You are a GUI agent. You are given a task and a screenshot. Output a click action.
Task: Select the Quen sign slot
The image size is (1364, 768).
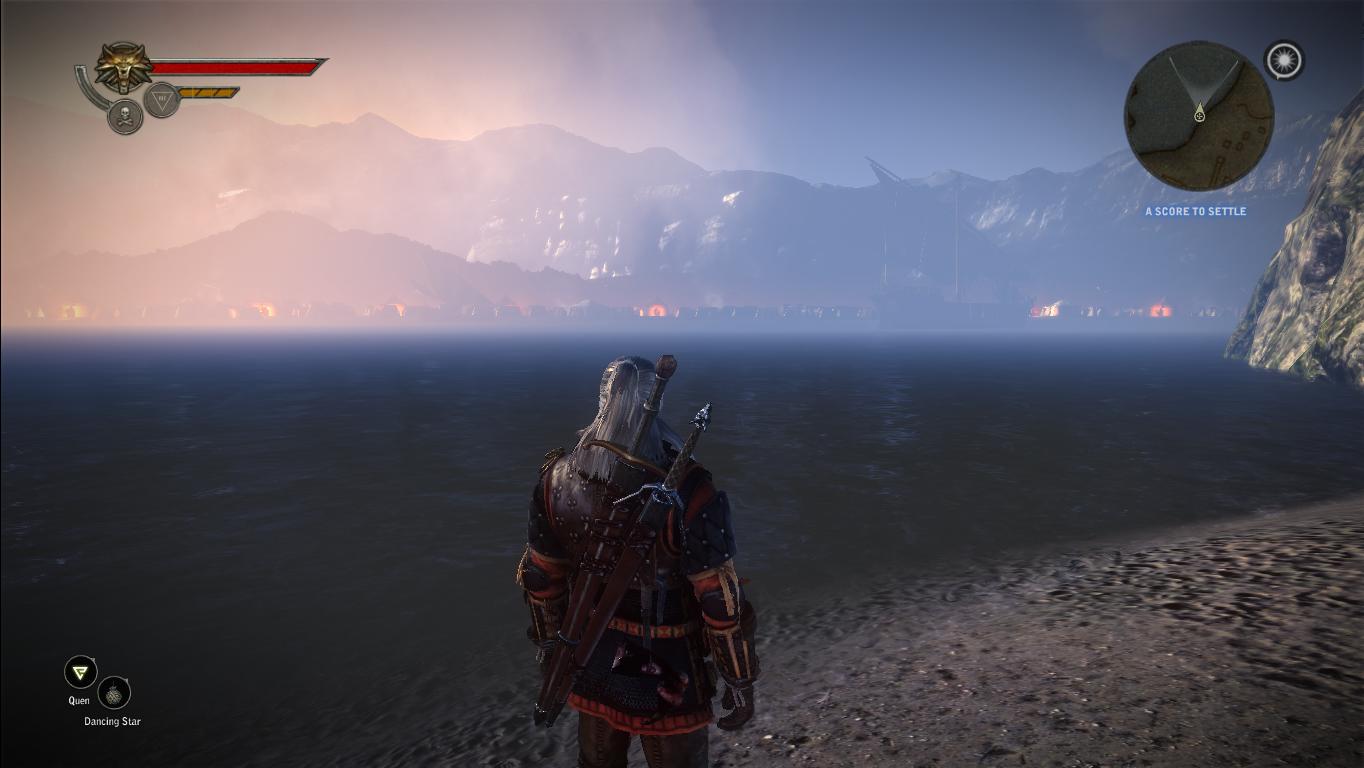[80, 672]
